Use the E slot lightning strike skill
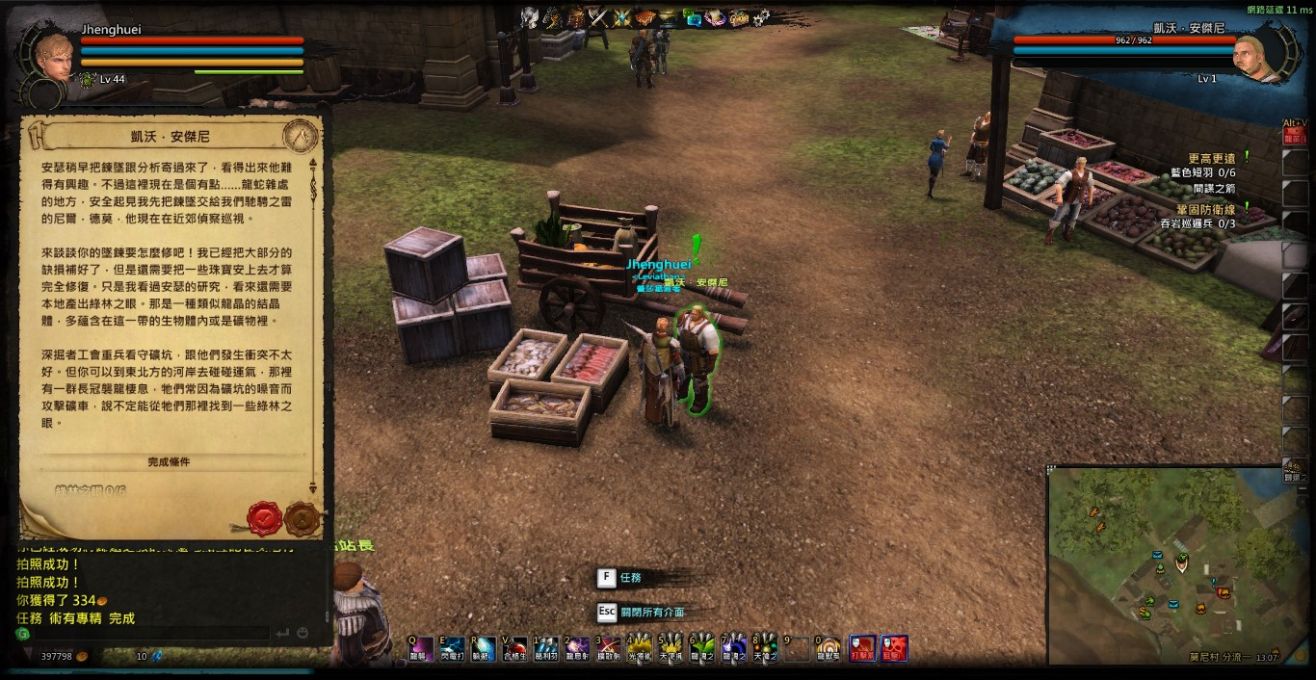The image size is (1316, 680). 453,649
